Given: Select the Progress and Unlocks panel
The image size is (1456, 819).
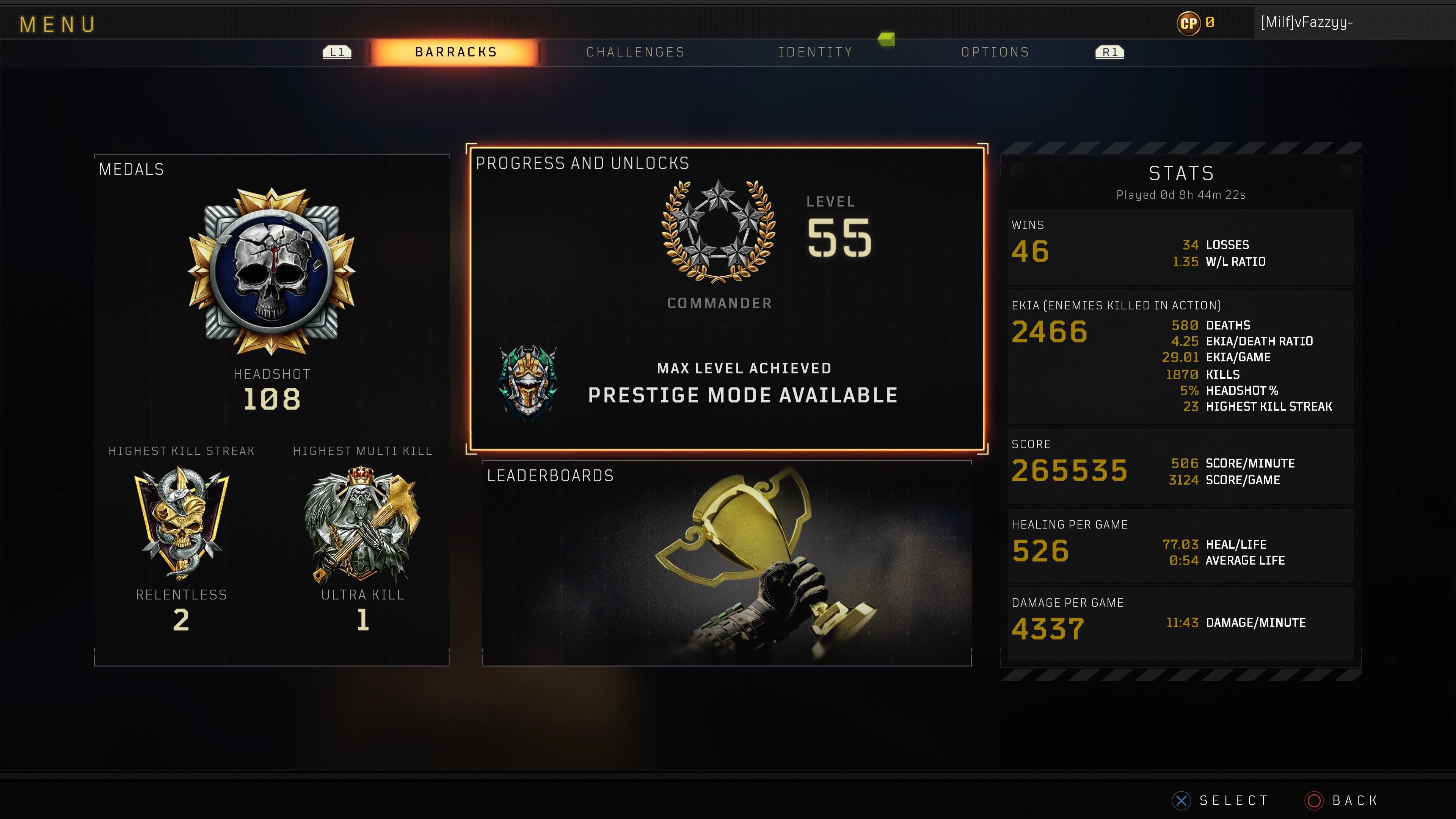Looking at the screenshot, I should (x=727, y=298).
